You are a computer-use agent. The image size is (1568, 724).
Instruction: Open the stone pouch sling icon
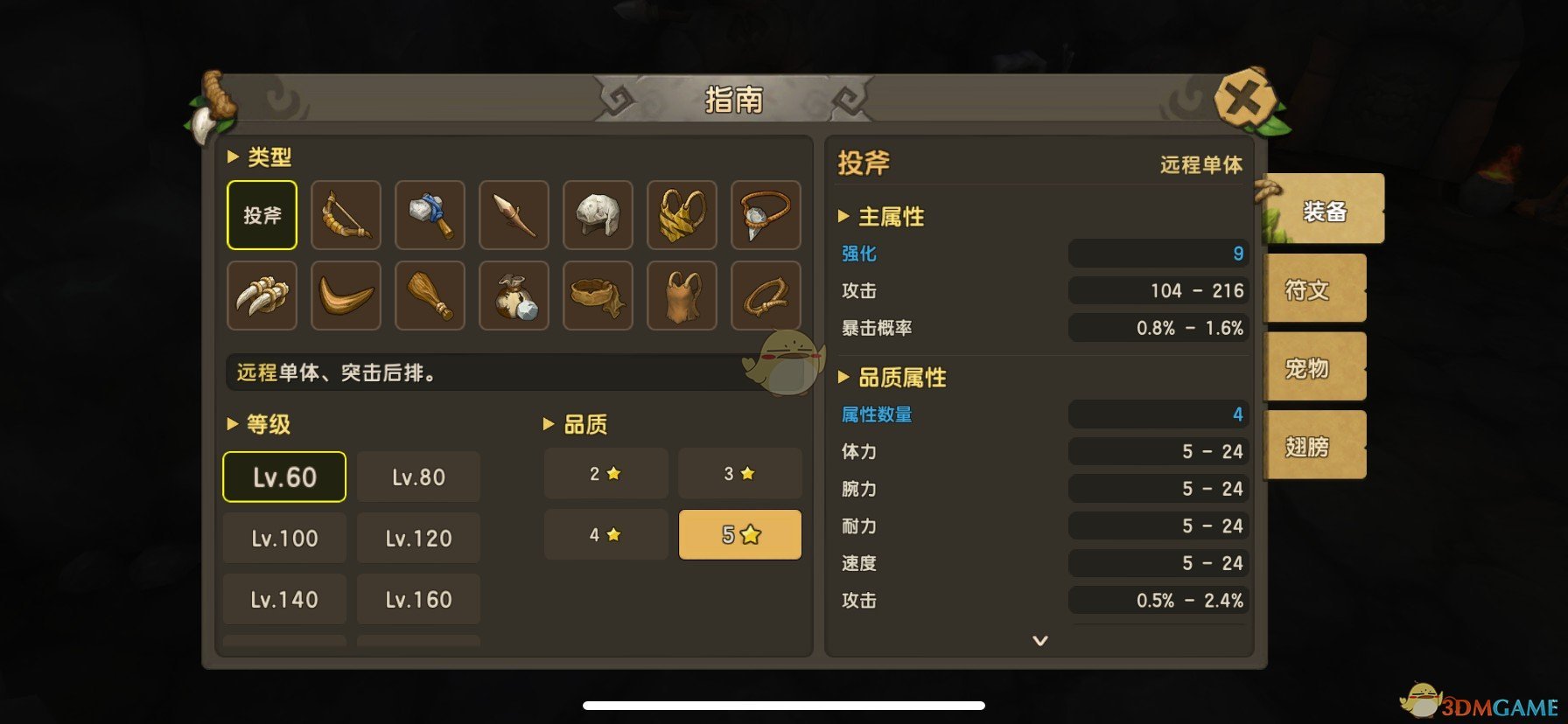514,296
